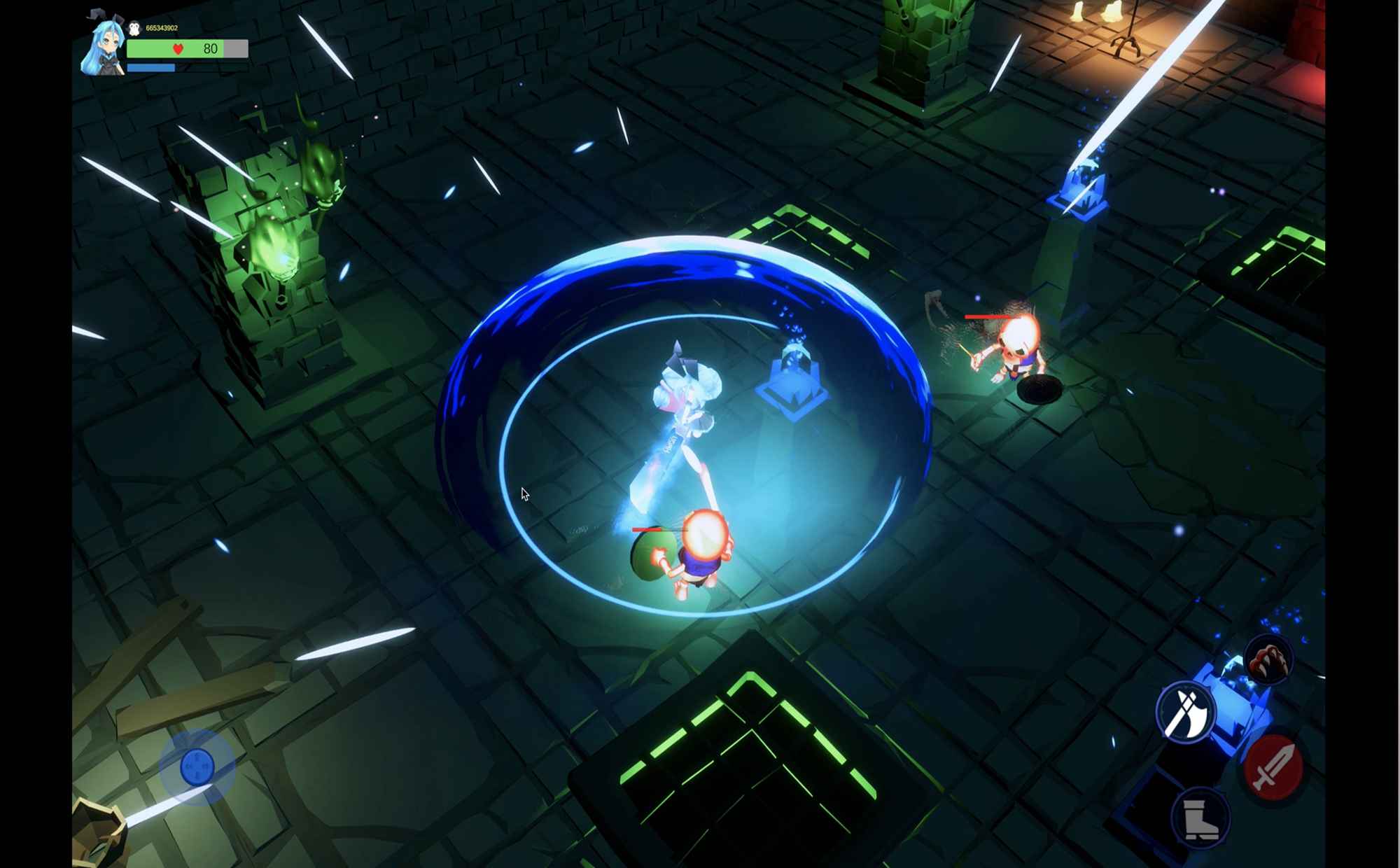Use the red claw ability

coord(1268,659)
